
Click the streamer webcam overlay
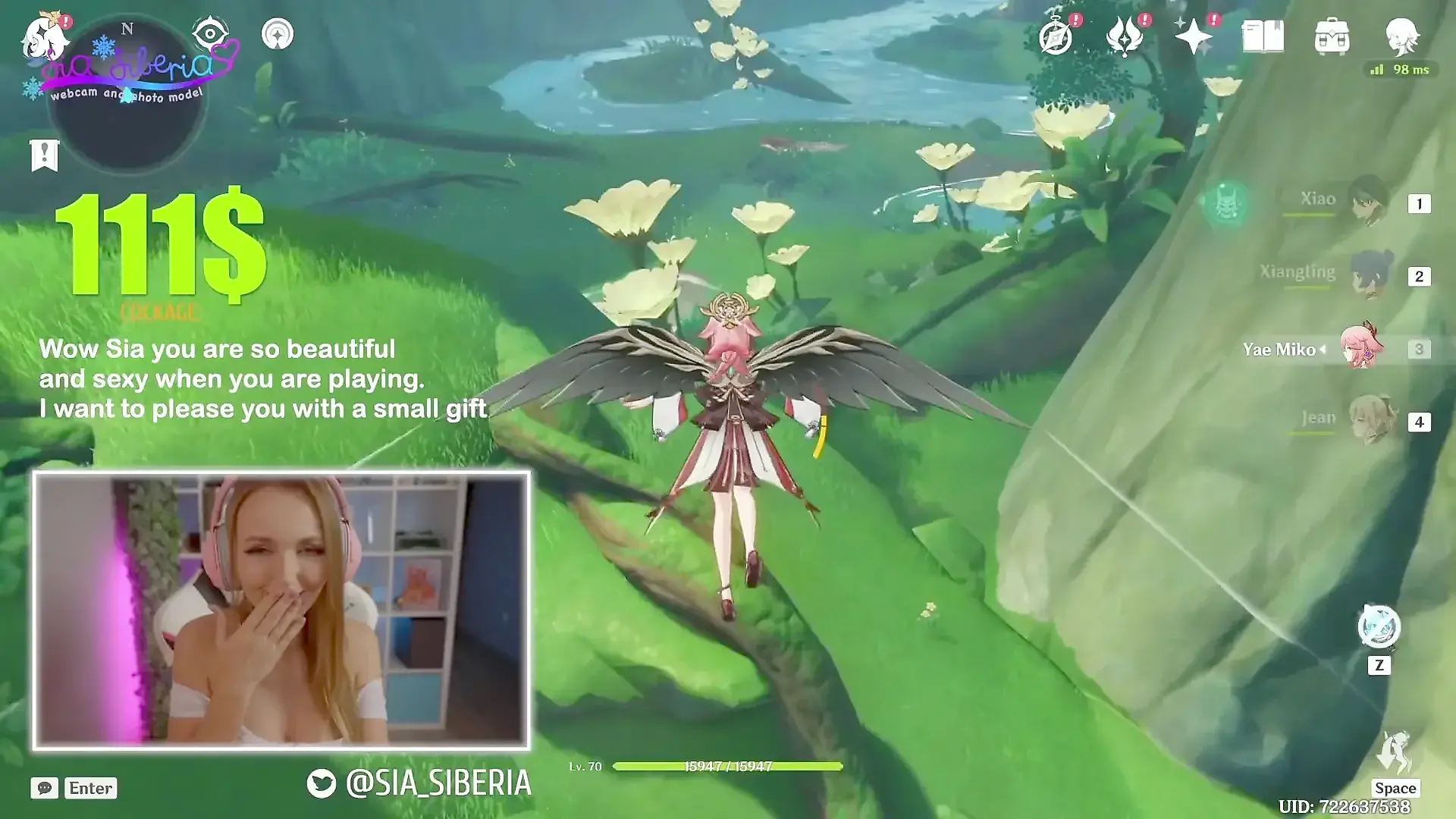[x=281, y=610]
